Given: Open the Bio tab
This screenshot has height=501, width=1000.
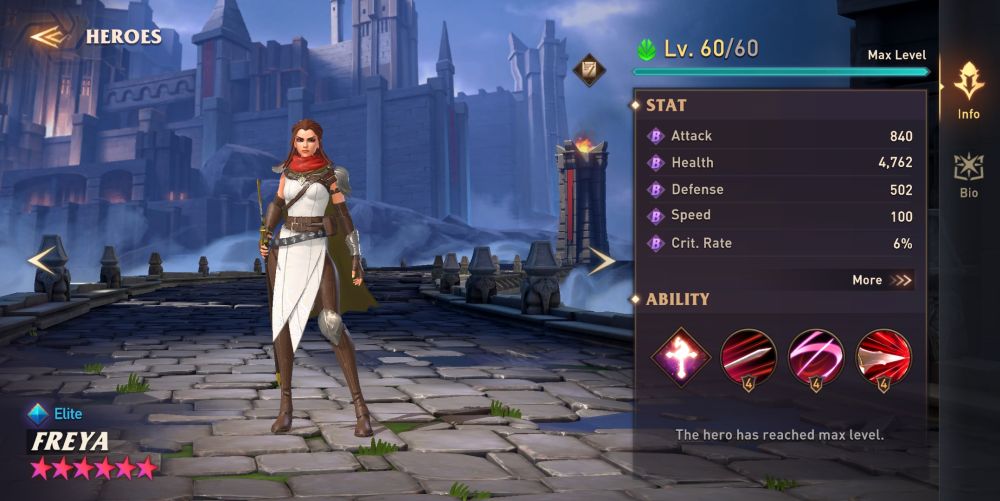Looking at the screenshot, I should click(968, 175).
